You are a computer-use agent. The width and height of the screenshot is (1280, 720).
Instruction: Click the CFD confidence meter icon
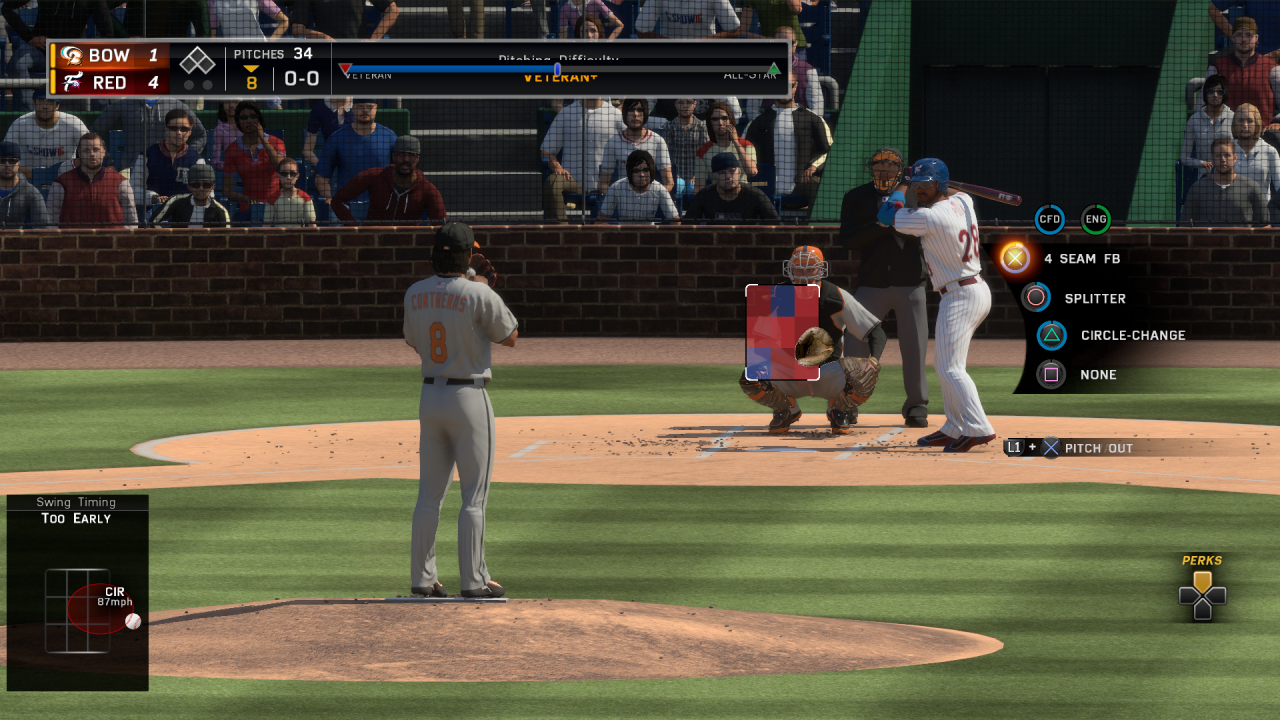[x=1049, y=219]
